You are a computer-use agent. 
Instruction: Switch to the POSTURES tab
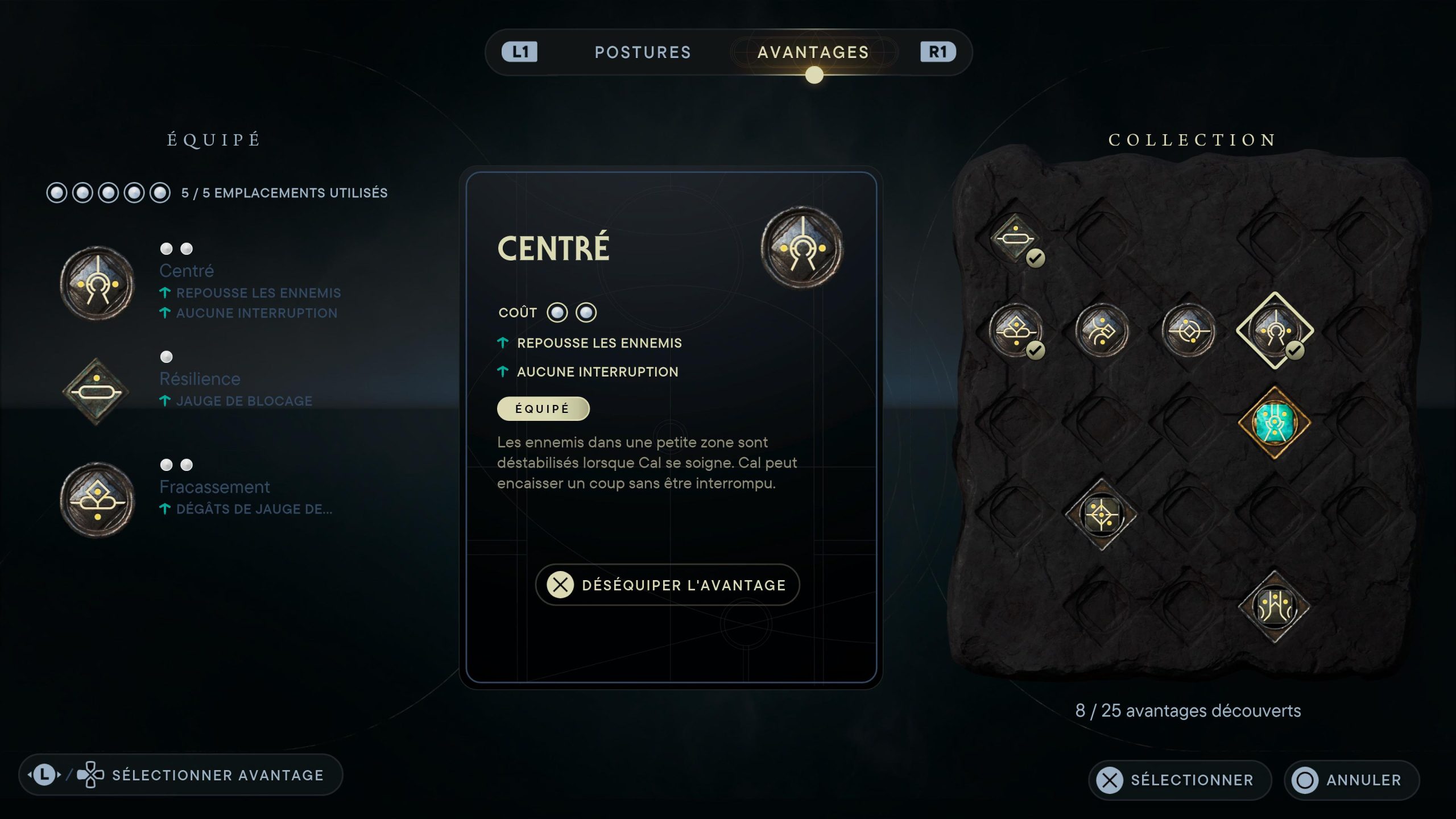point(643,52)
